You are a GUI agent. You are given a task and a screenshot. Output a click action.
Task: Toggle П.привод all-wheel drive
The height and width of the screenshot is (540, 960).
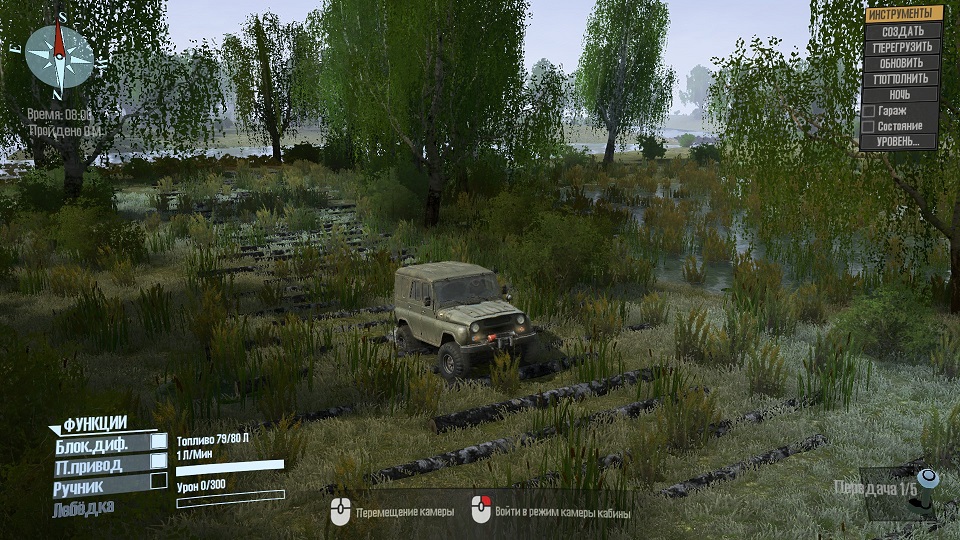pos(158,461)
